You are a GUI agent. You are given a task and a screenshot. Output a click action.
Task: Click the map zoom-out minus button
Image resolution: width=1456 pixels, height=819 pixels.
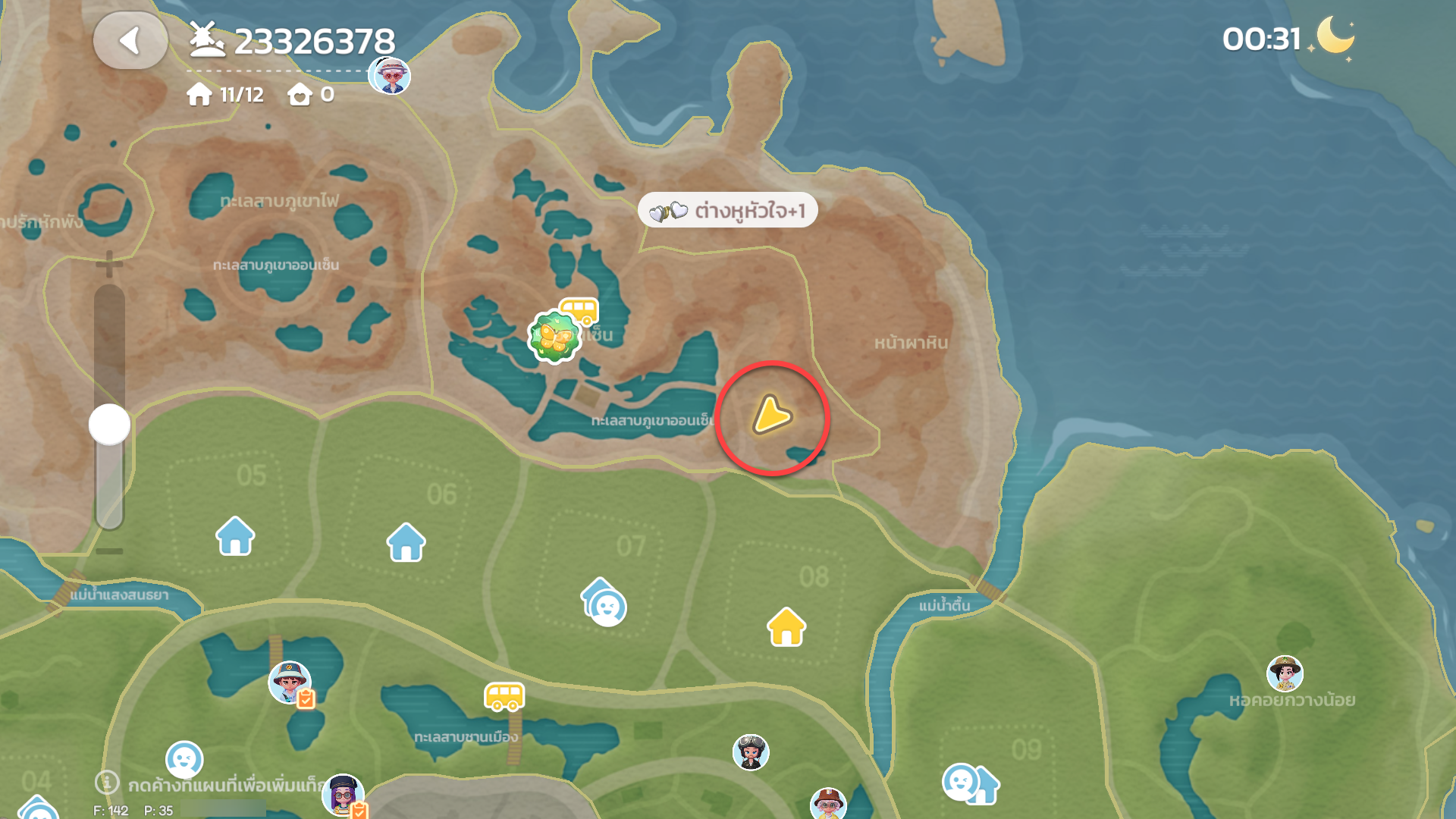pos(109,551)
